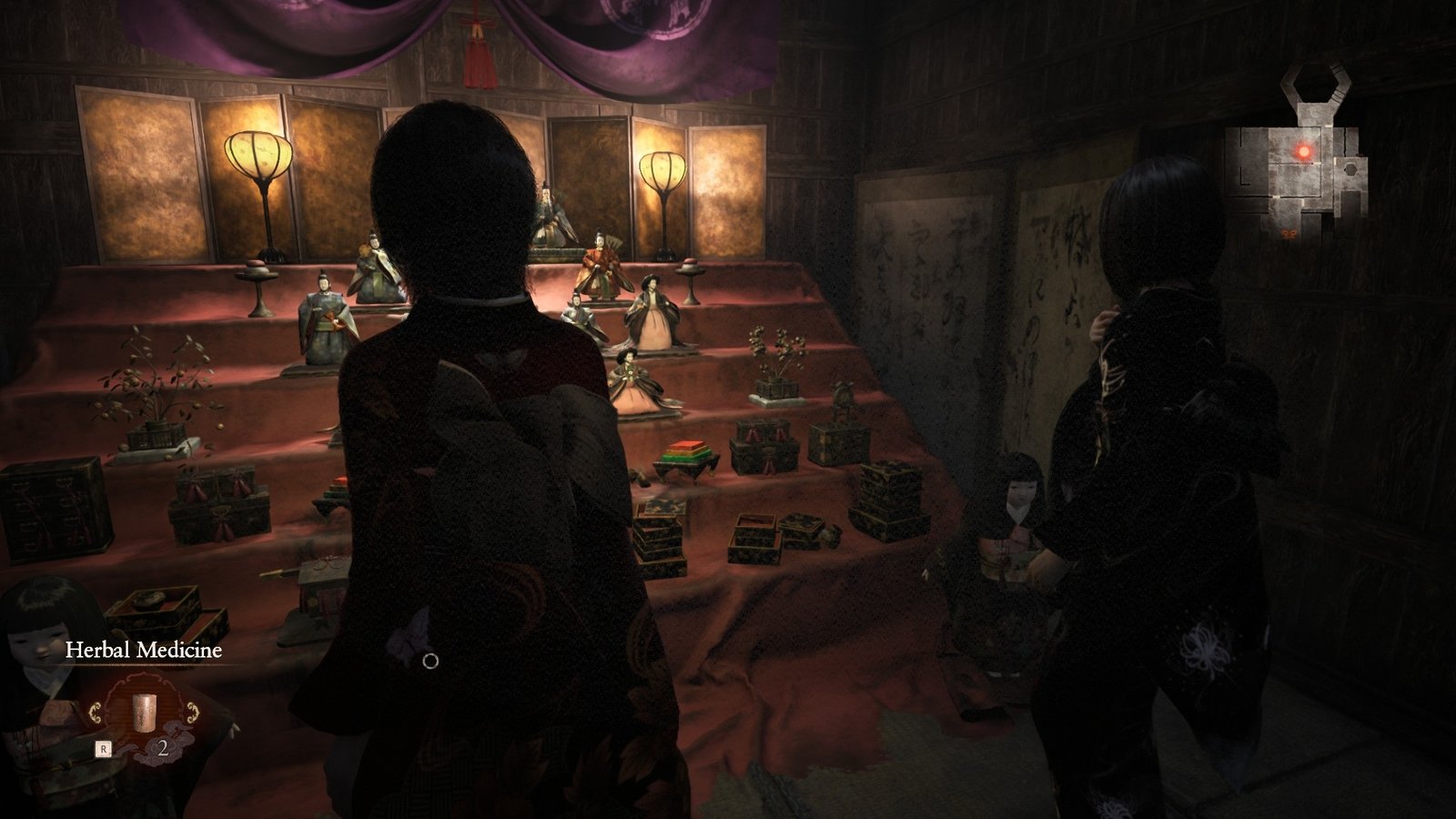Screen dimensions: 1456x819
Task: Select the R button prompt icon
Action: 104,748
